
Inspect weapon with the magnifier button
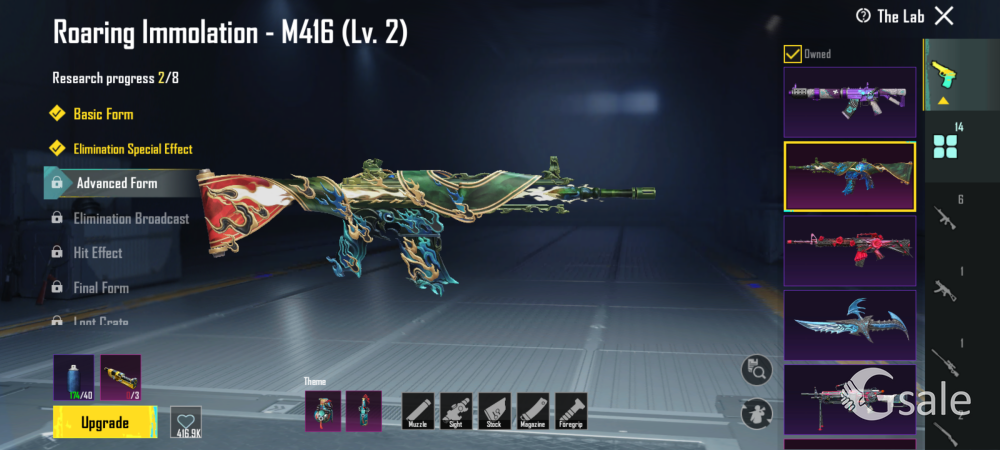[x=757, y=371]
